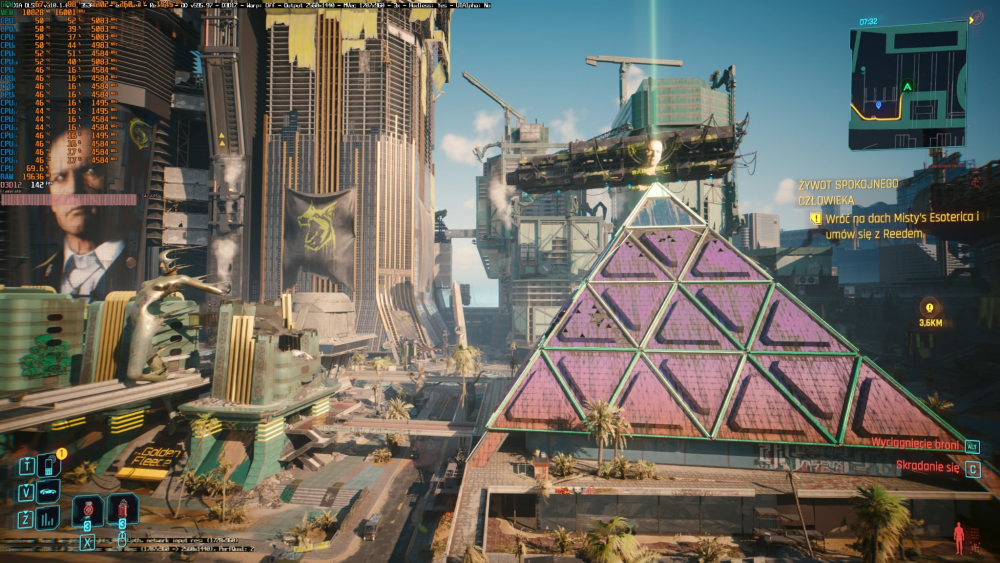Click the green player arrow on minimap
This screenshot has height=563, width=1000.
pos(907,87)
